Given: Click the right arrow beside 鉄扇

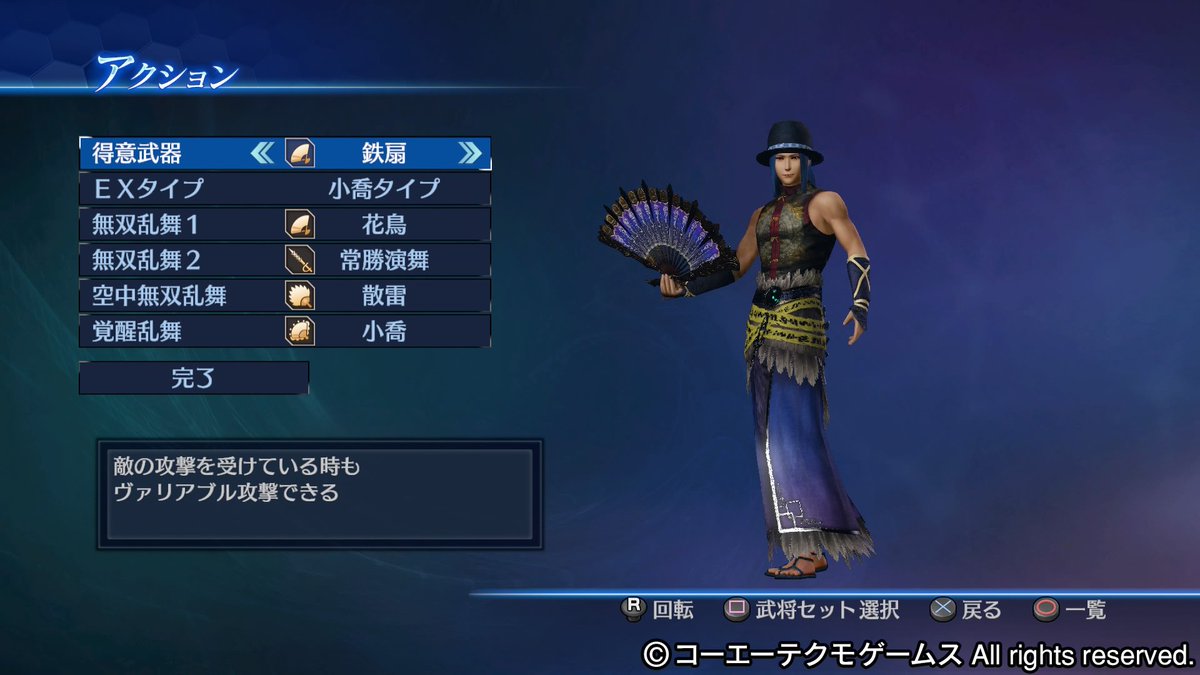Looking at the screenshot, I should click(x=469, y=153).
